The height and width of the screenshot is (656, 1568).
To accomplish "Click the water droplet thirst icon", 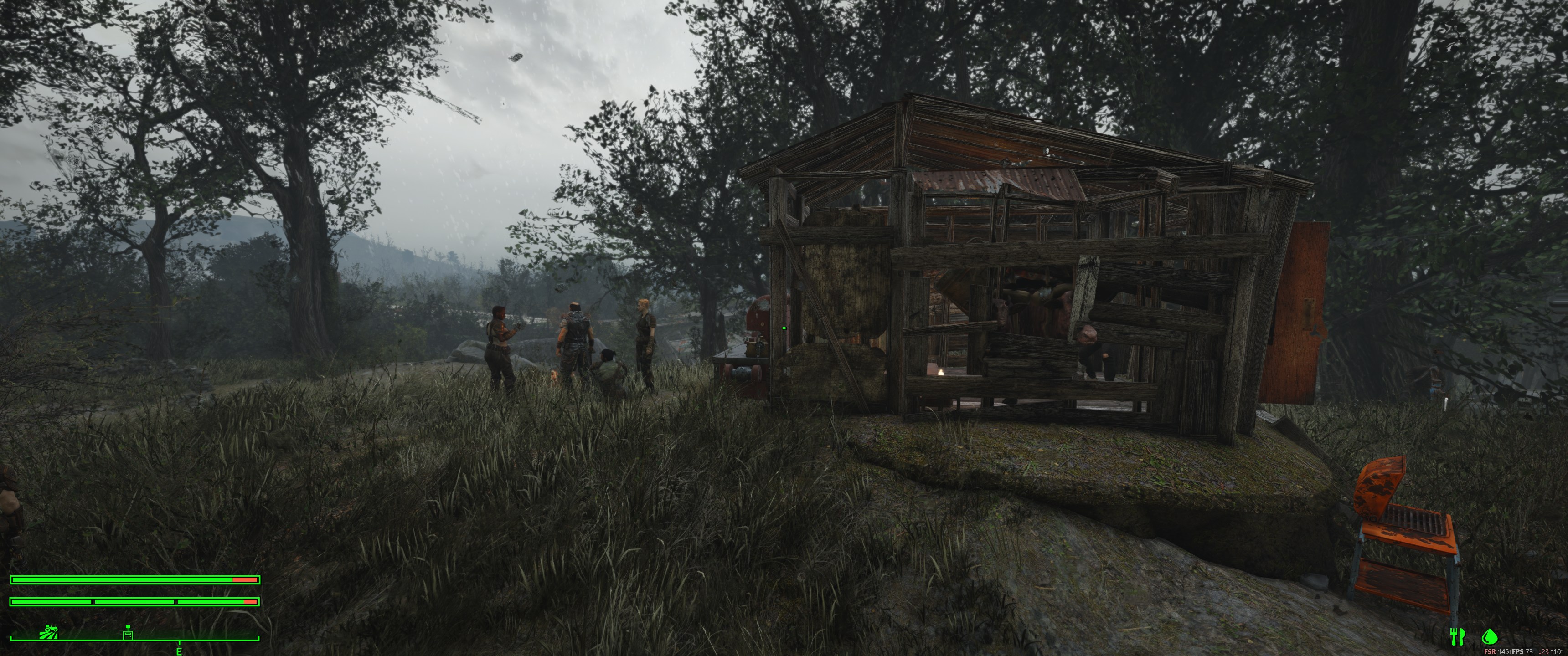I will point(1489,636).
